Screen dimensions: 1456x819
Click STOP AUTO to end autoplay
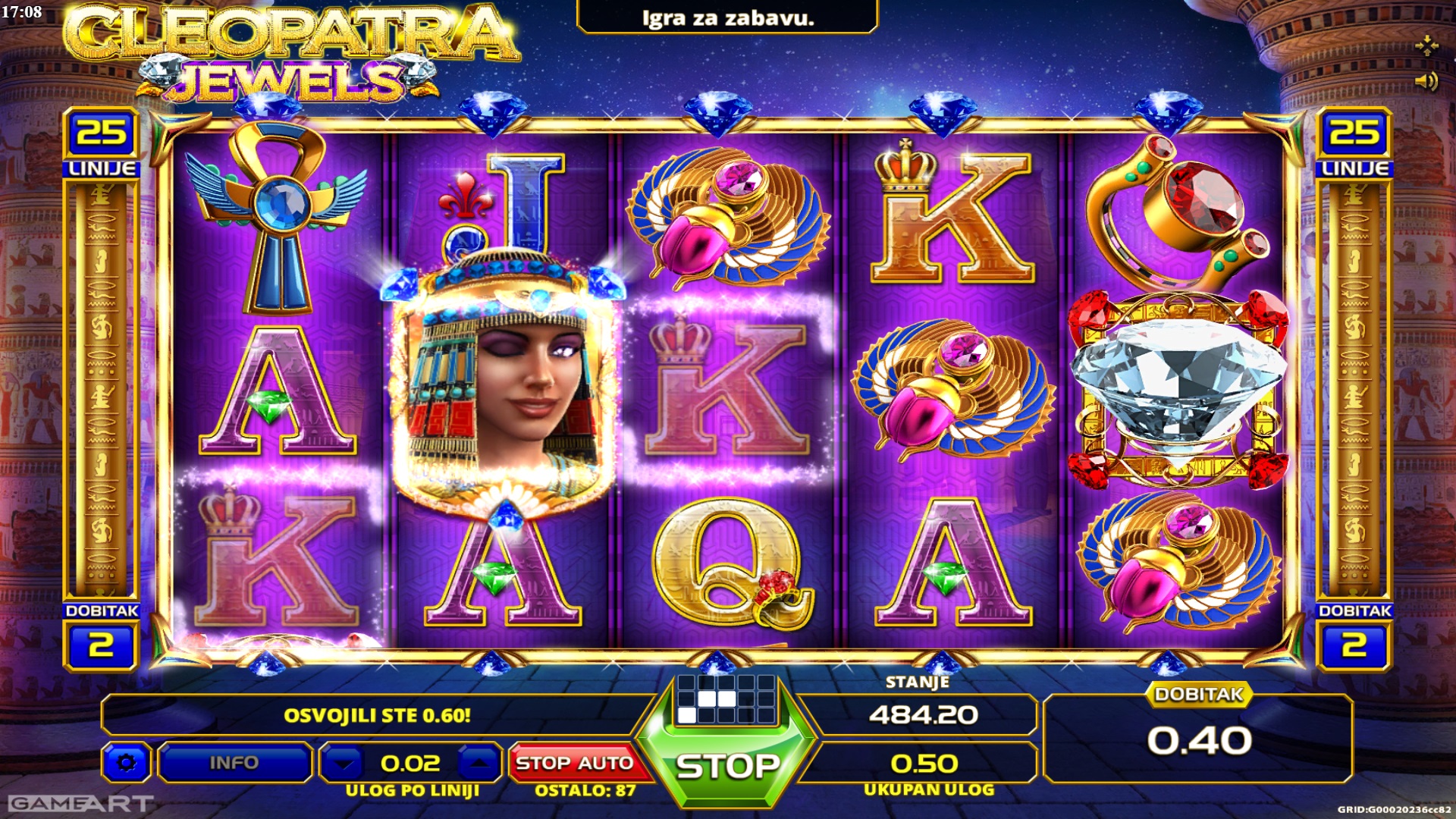[x=575, y=762]
